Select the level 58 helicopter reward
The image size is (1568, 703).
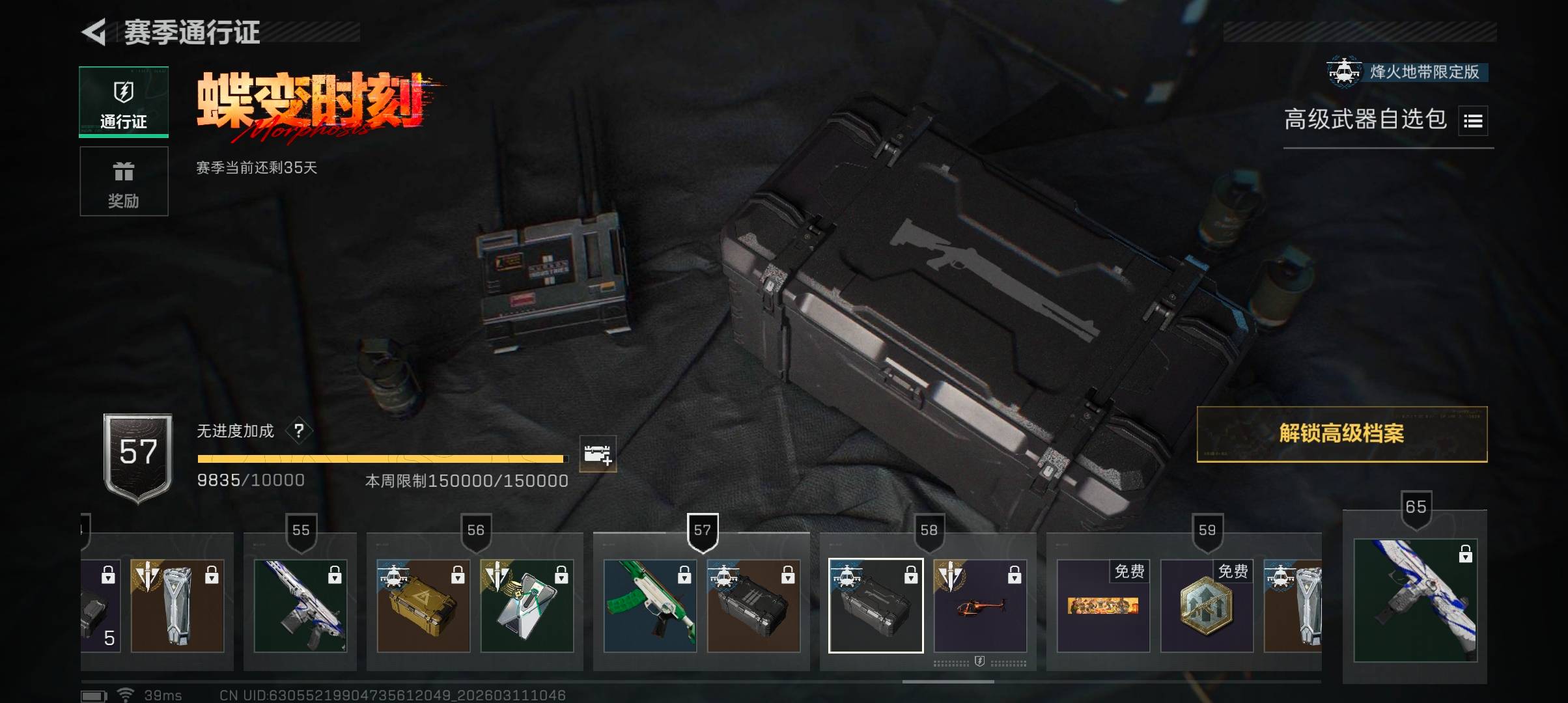(980, 606)
